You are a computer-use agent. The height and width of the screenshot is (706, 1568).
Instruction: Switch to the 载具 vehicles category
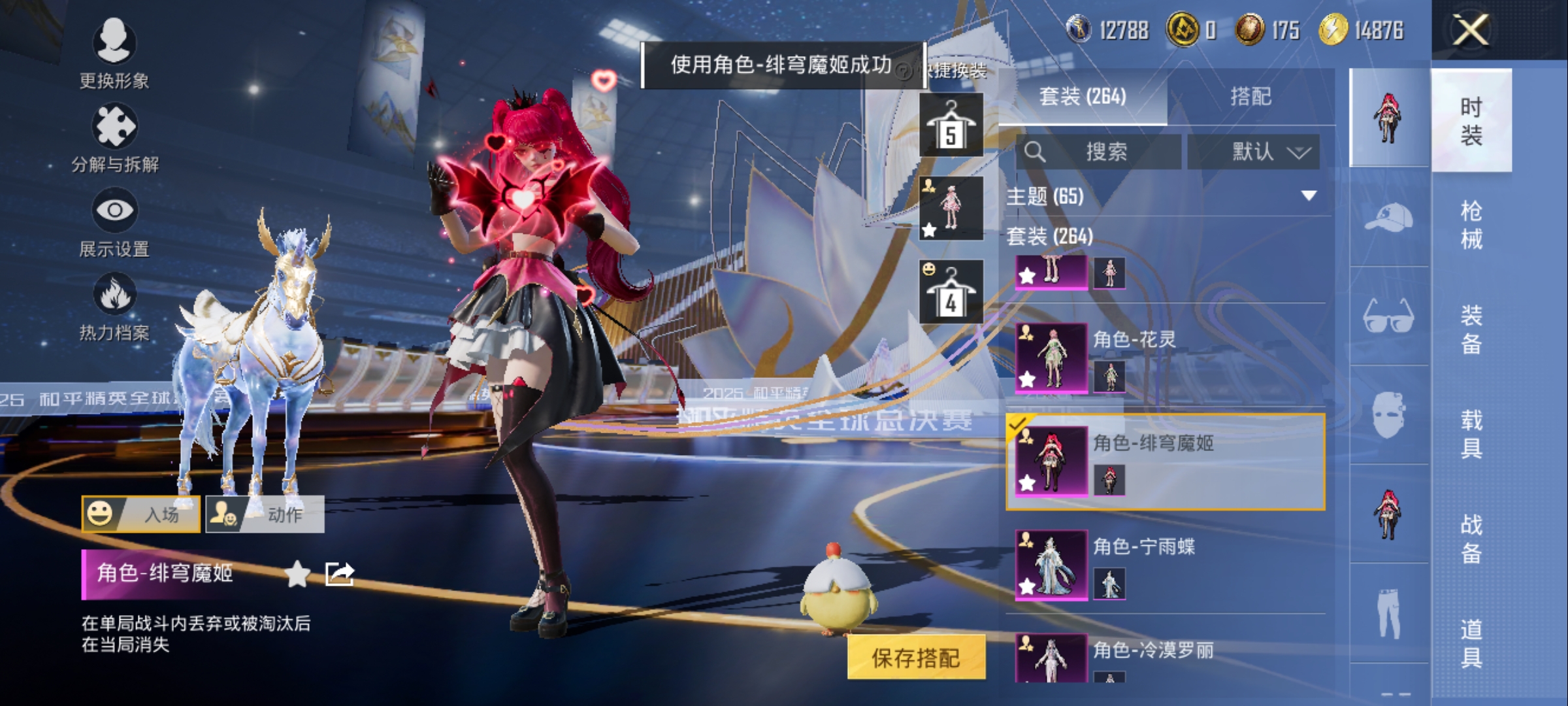pos(1471,434)
